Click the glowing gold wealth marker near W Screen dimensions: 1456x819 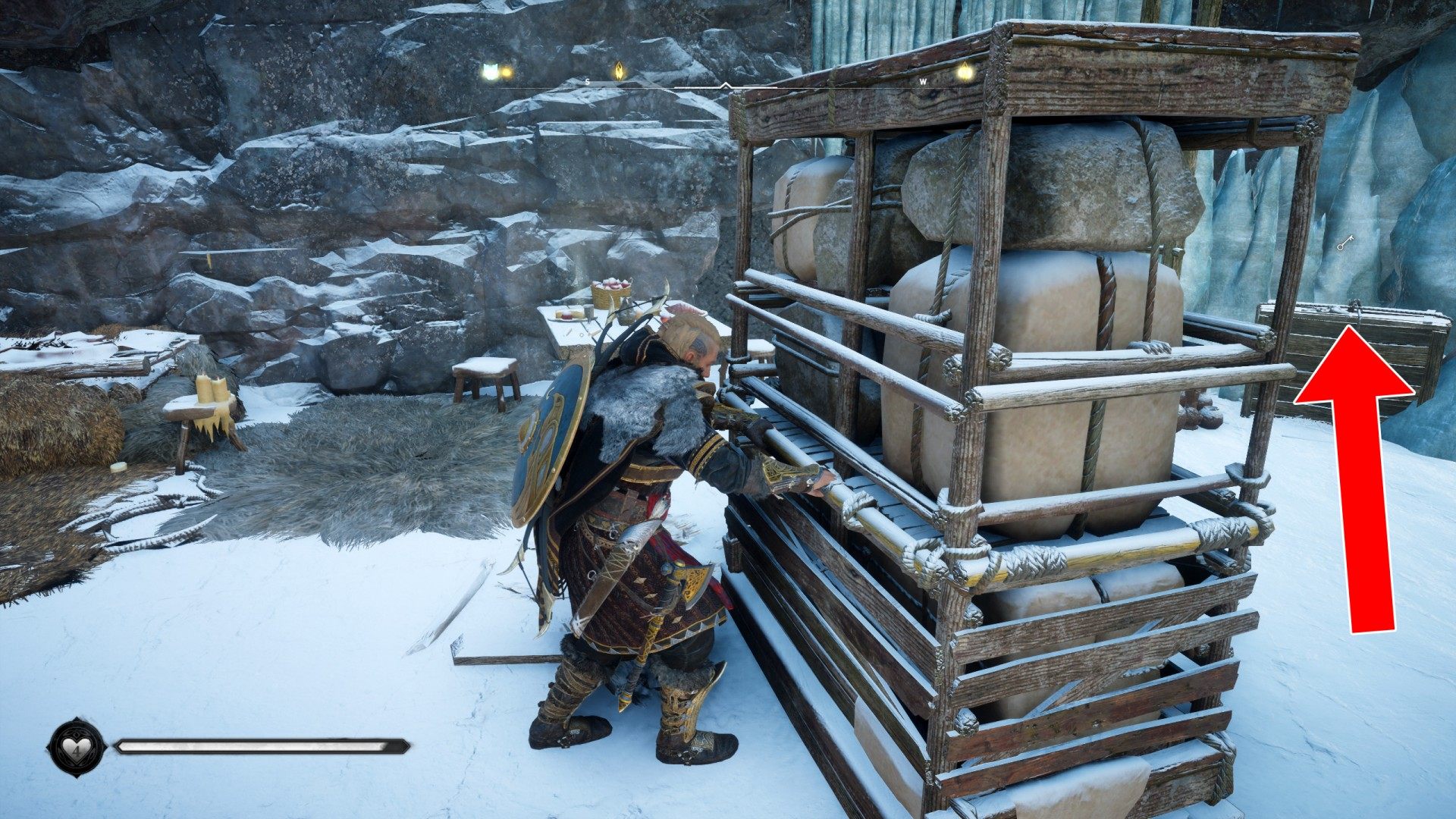point(964,72)
